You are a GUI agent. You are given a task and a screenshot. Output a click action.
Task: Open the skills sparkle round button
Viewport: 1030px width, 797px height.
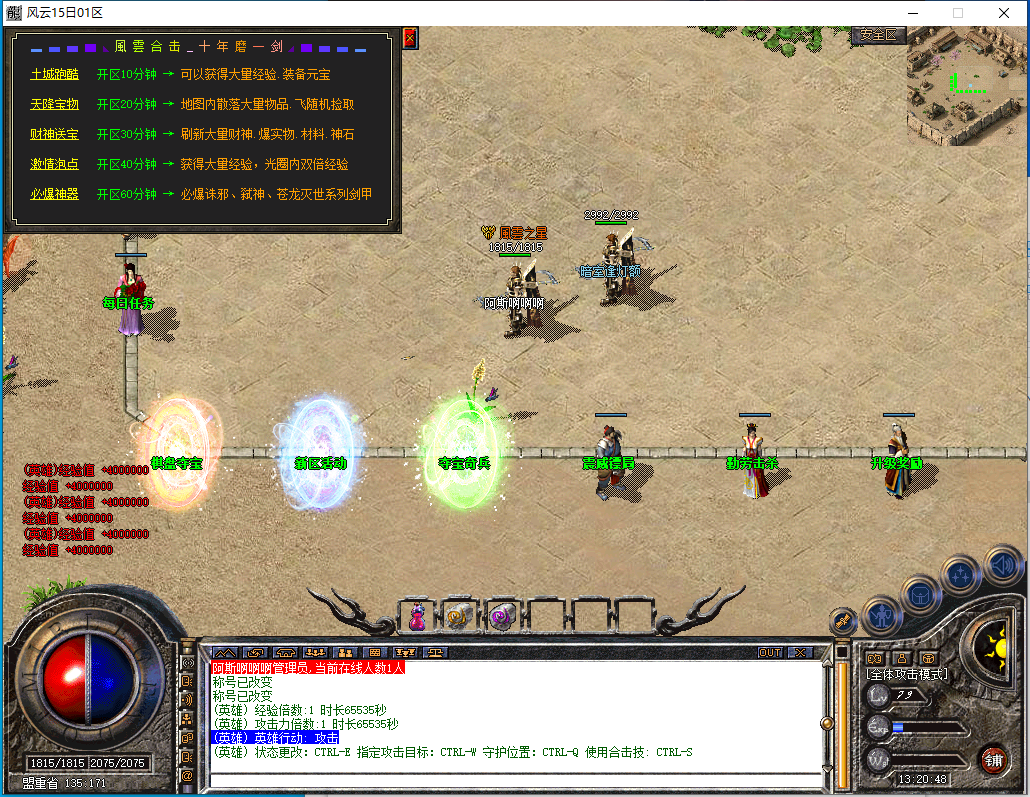coord(961,575)
